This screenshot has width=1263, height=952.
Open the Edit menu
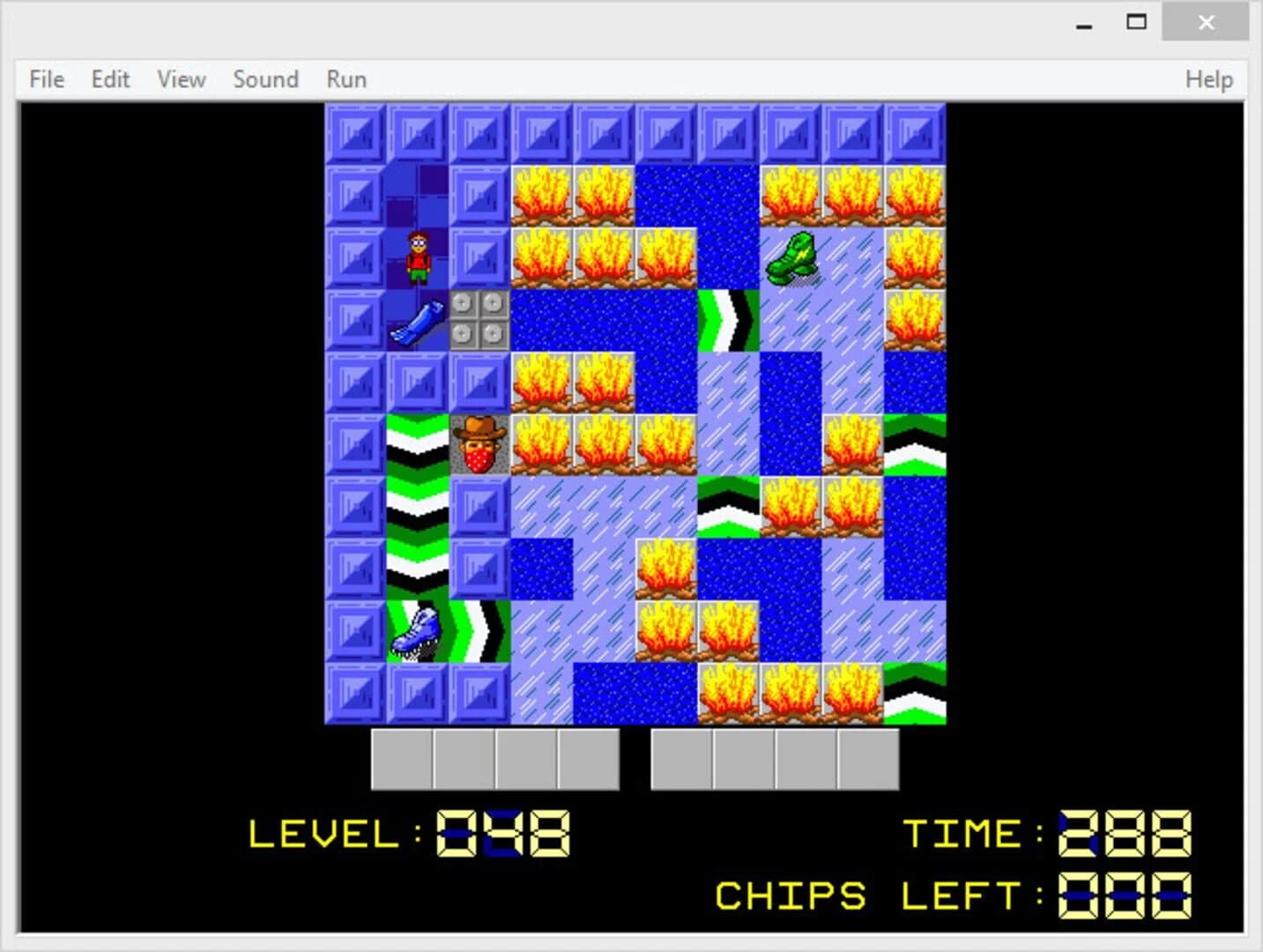[x=109, y=79]
